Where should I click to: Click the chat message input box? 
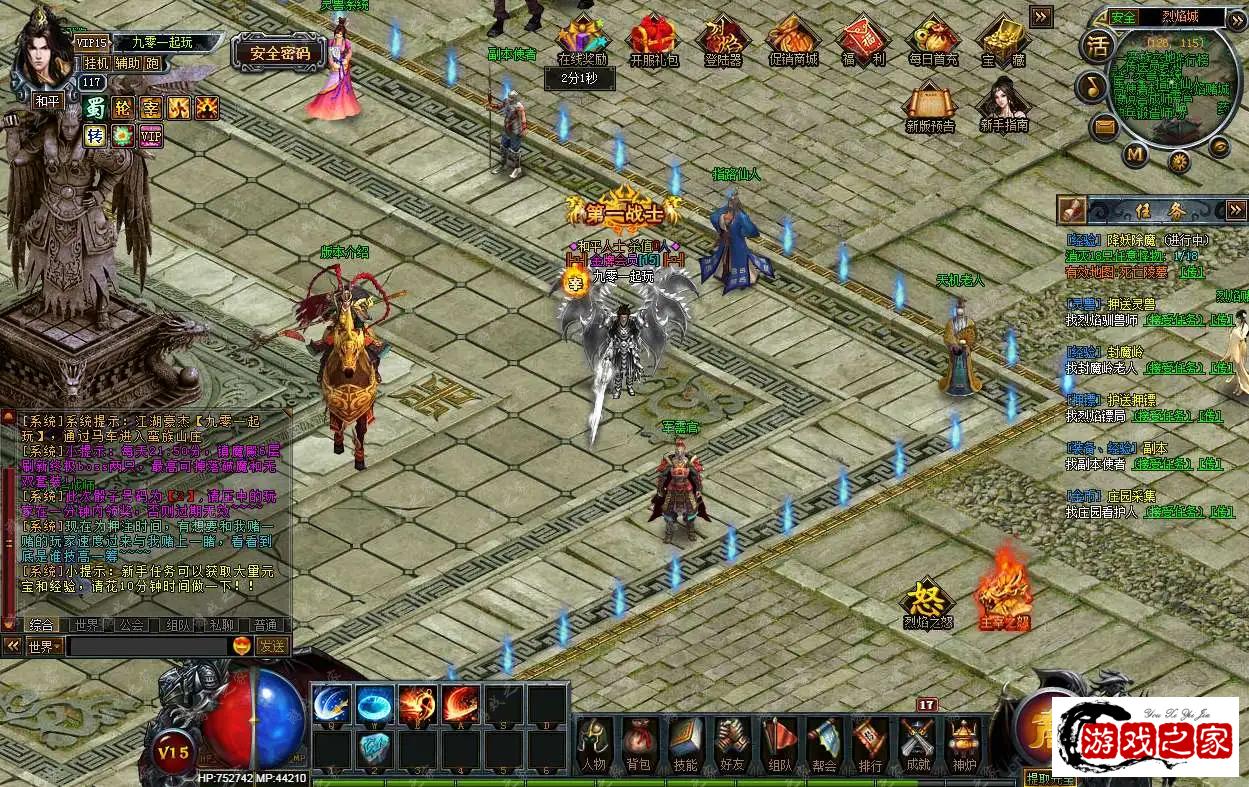click(x=148, y=646)
